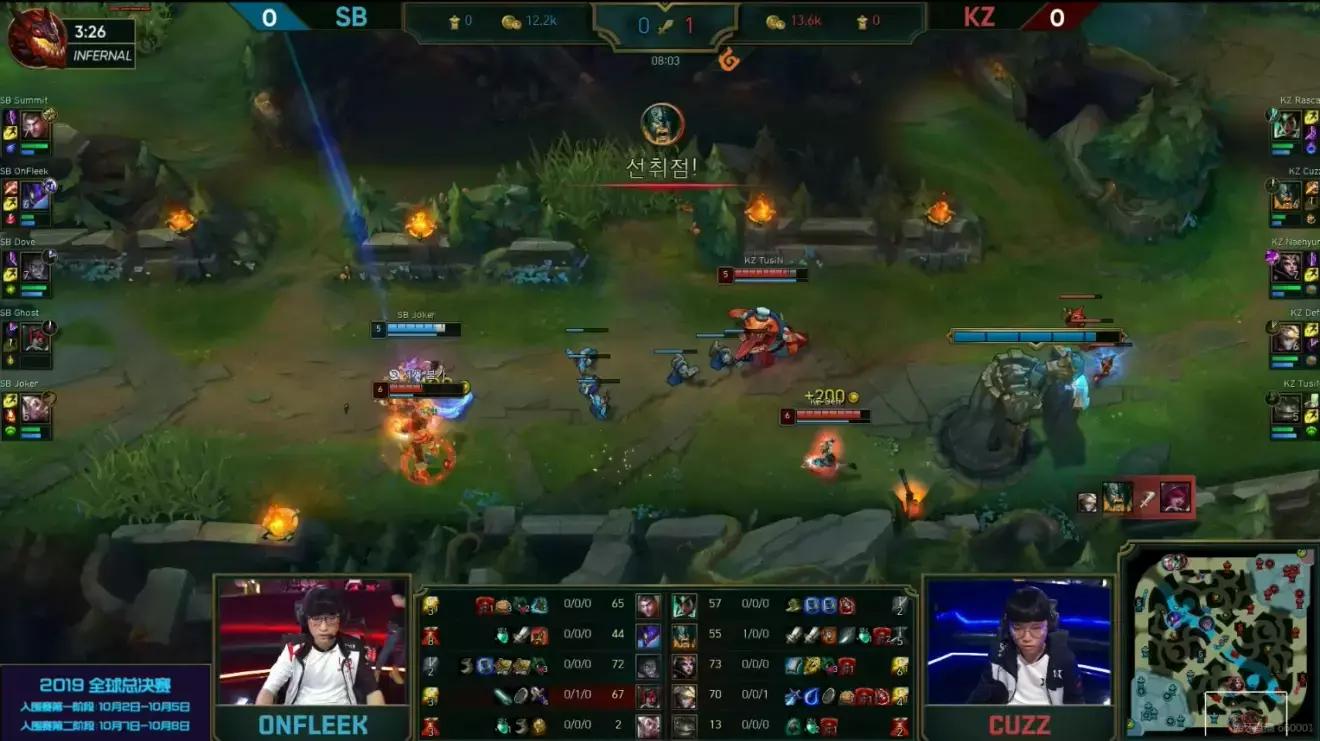Click the ONFLEEK nameplate
This screenshot has width=1320, height=741.
pyautogui.click(x=310, y=723)
